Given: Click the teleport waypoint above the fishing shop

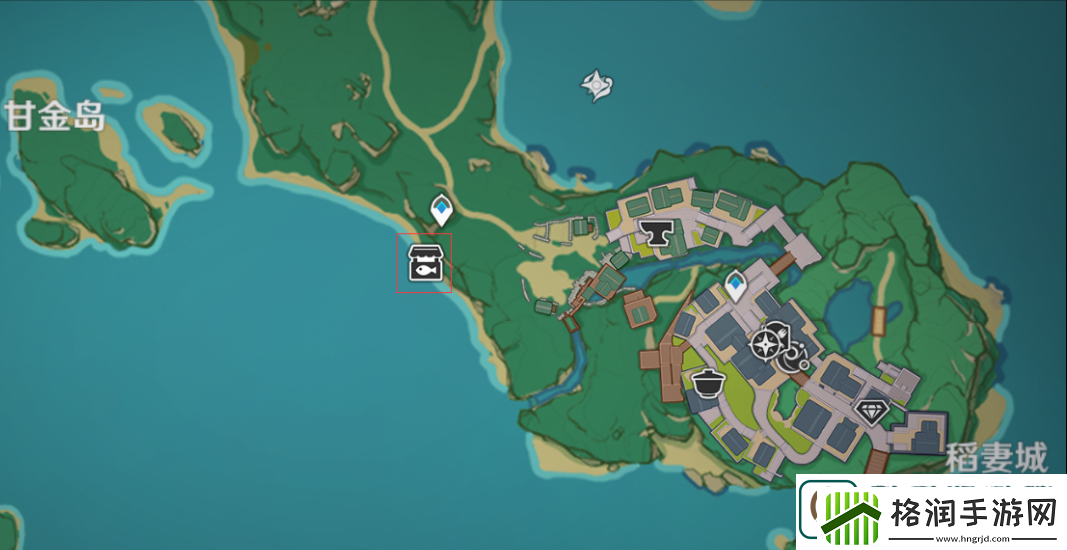Looking at the screenshot, I should 441,209.
